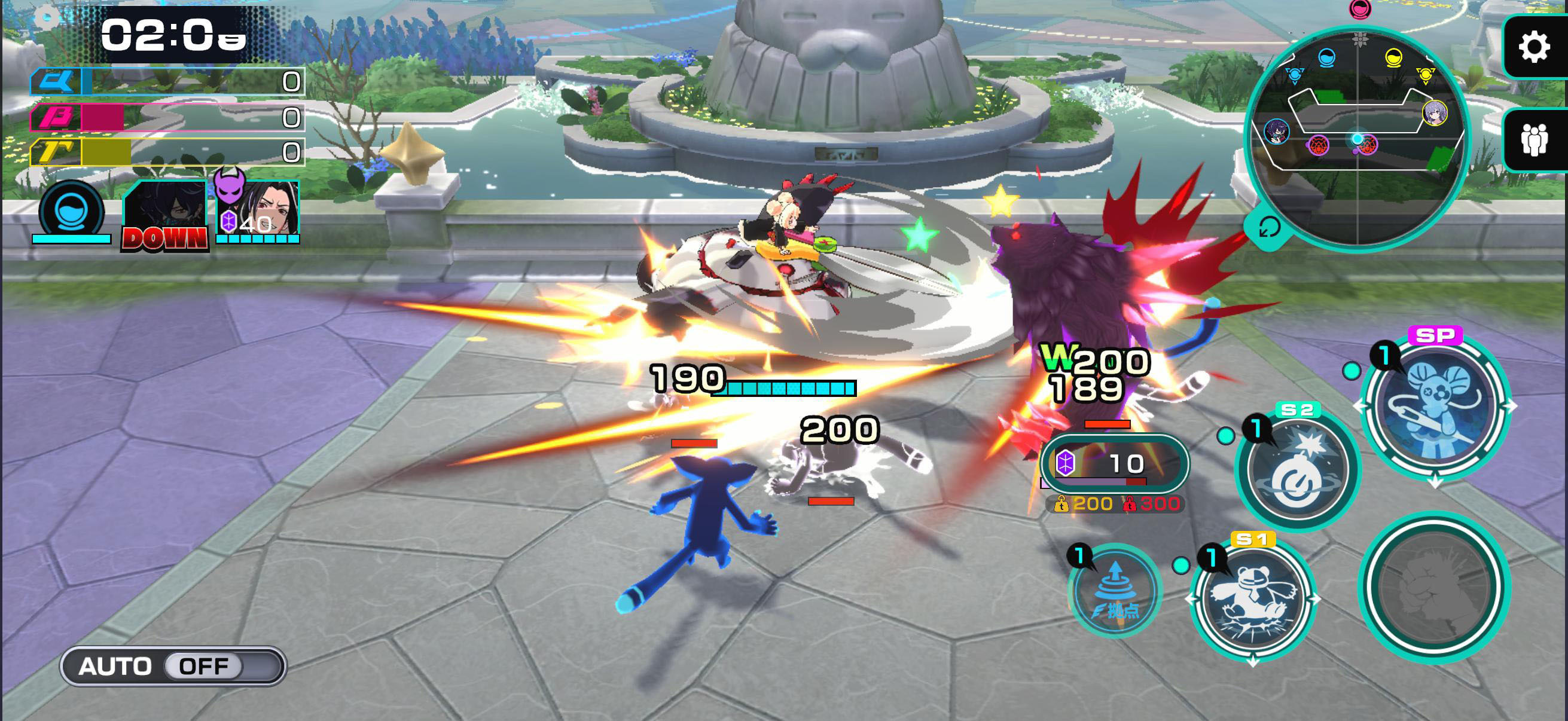1568x721 pixels.
Task: Select the DOWN teammate portrait
Action: click(165, 216)
